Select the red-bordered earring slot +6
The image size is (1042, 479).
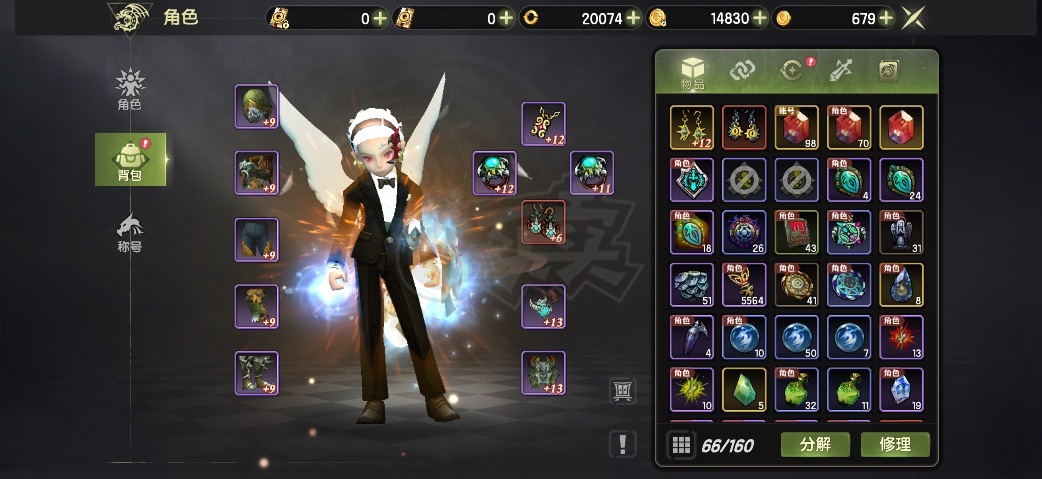click(543, 222)
